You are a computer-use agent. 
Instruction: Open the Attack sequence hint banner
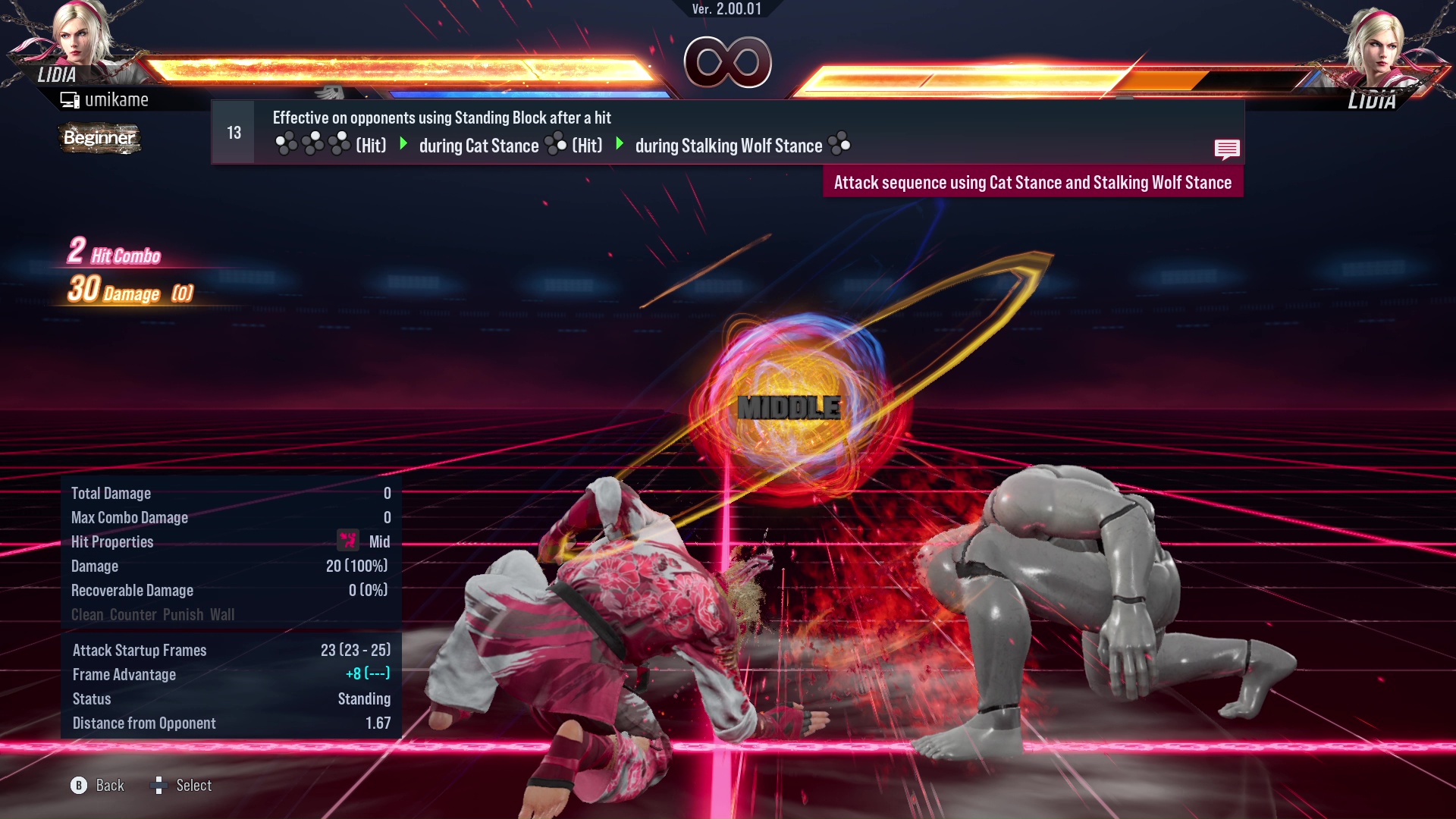tap(1032, 182)
